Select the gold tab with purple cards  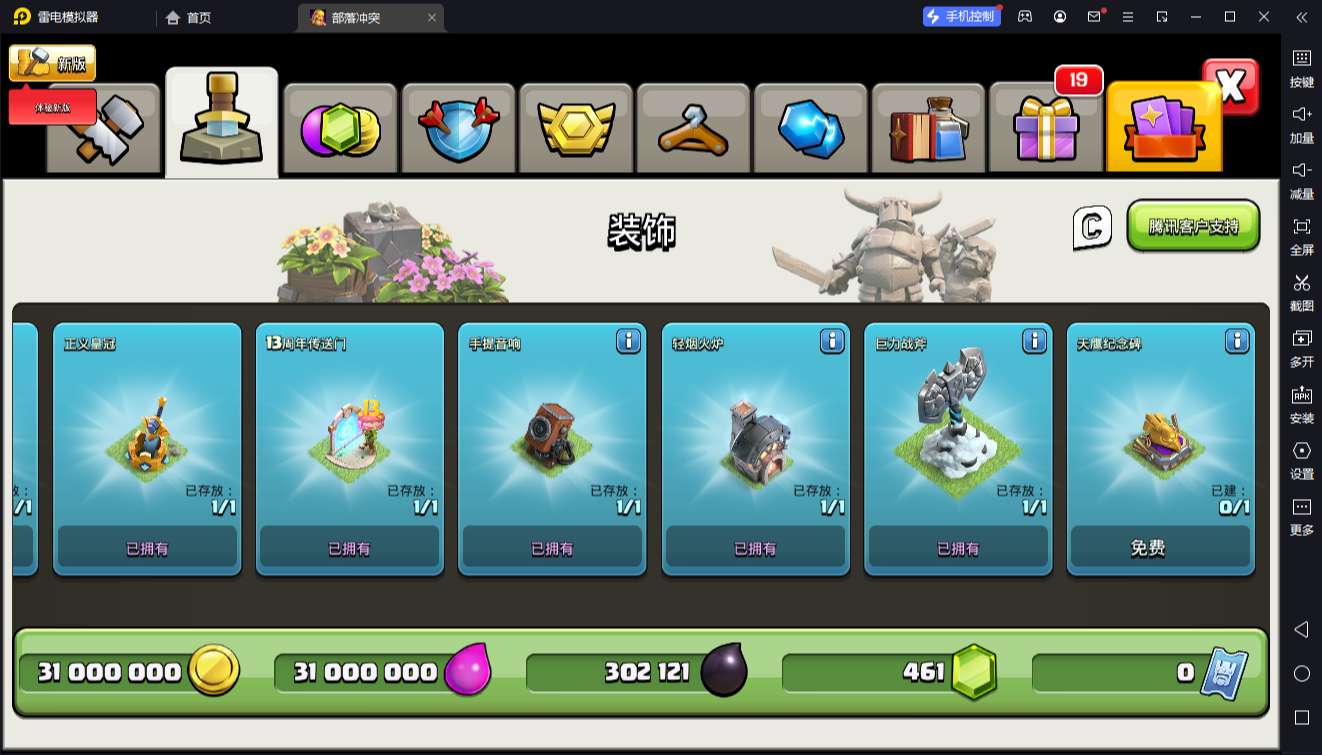(1163, 129)
